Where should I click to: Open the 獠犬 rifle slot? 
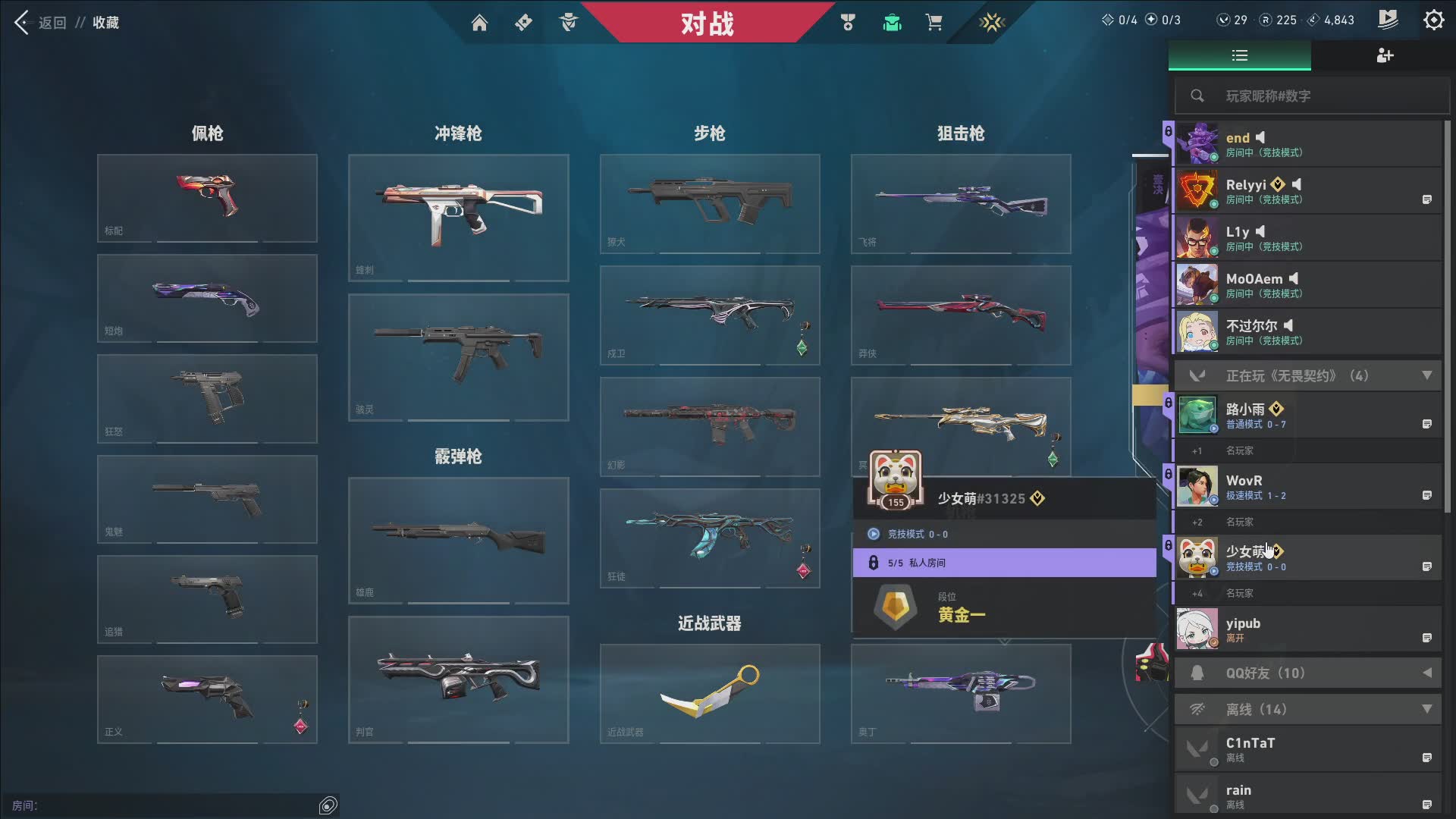[x=709, y=203]
